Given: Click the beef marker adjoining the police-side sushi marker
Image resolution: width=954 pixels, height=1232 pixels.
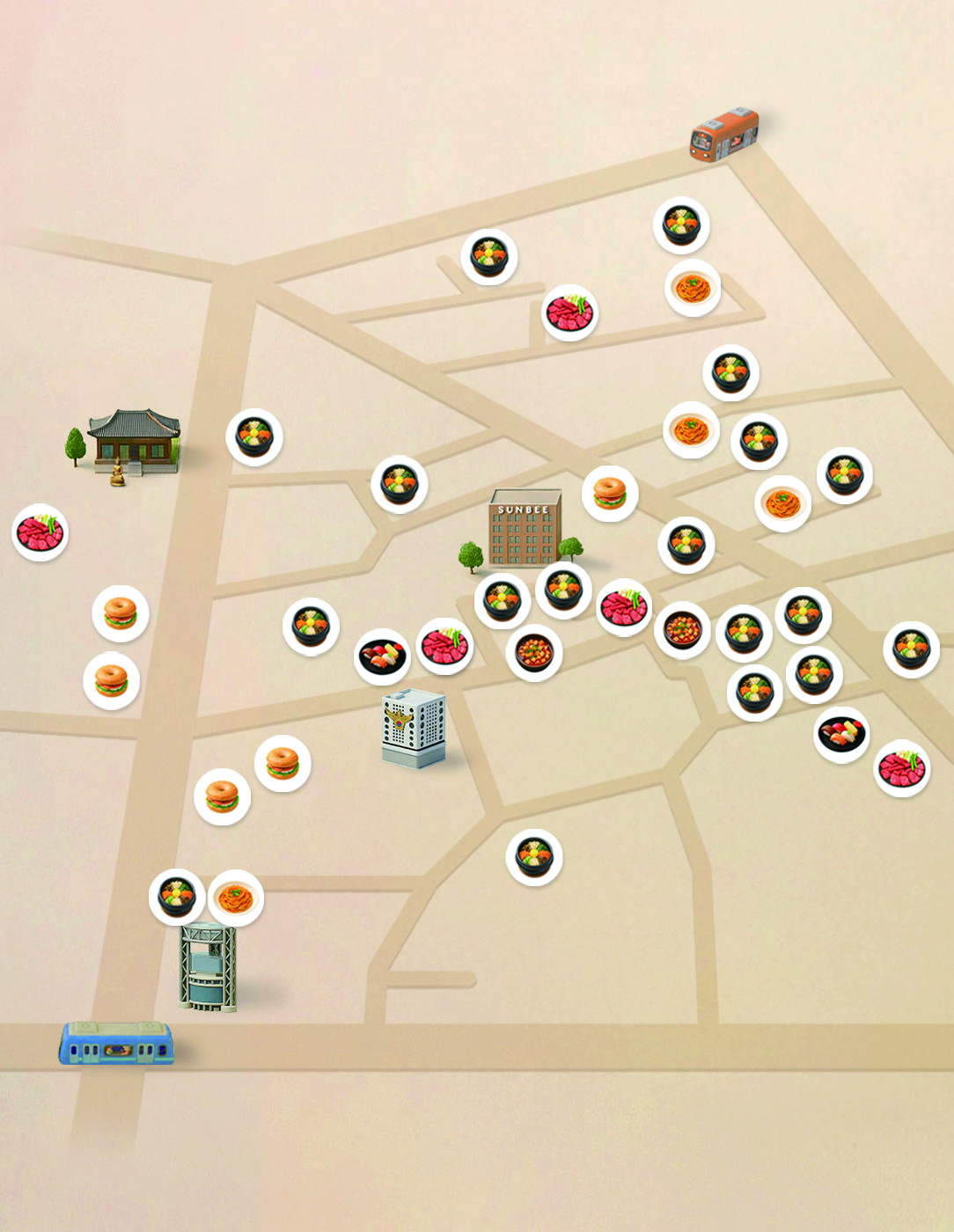Looking at the screenshot, I should coord(444,646).
